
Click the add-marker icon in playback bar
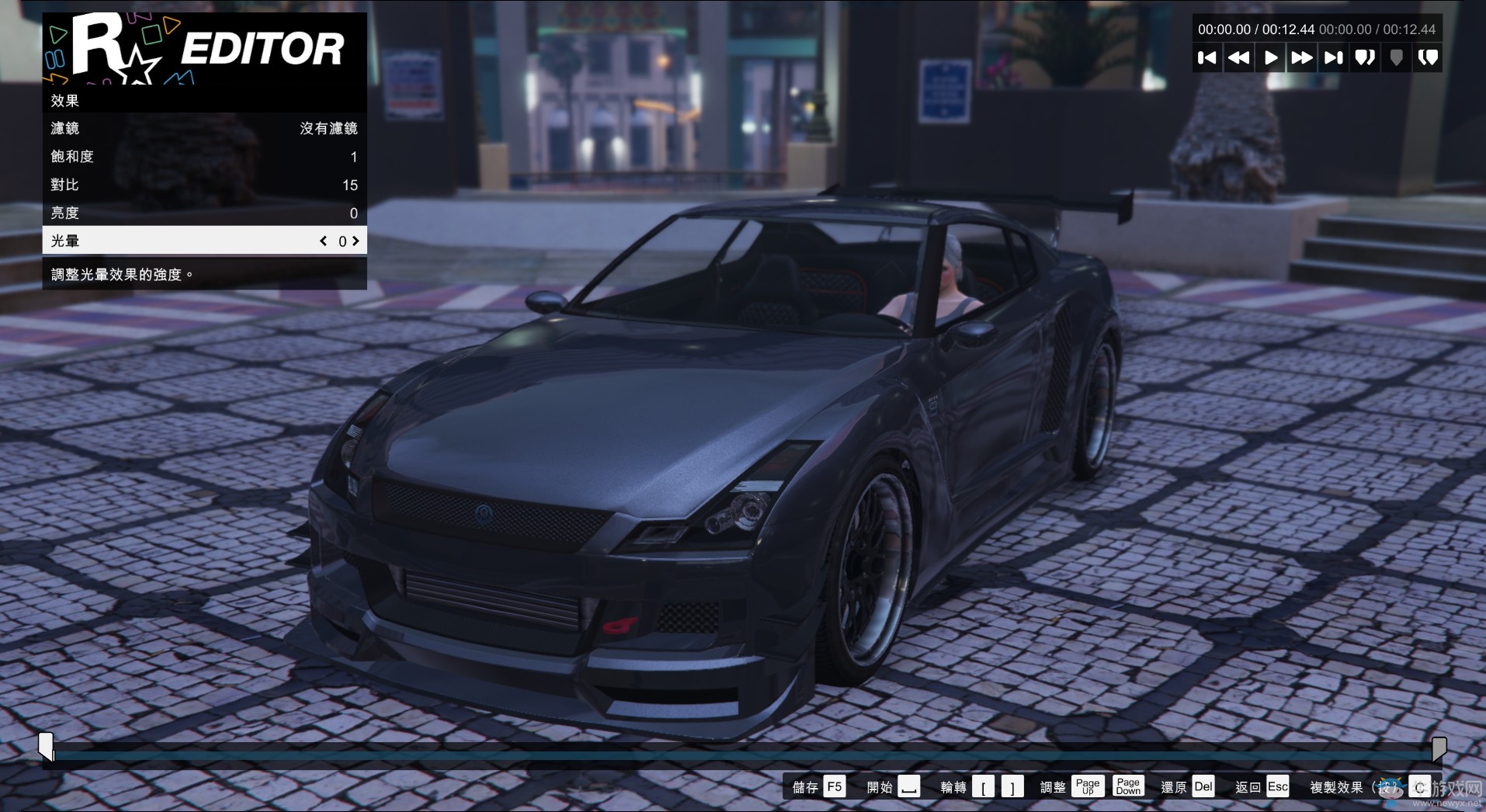click(x=1396, y=57)
